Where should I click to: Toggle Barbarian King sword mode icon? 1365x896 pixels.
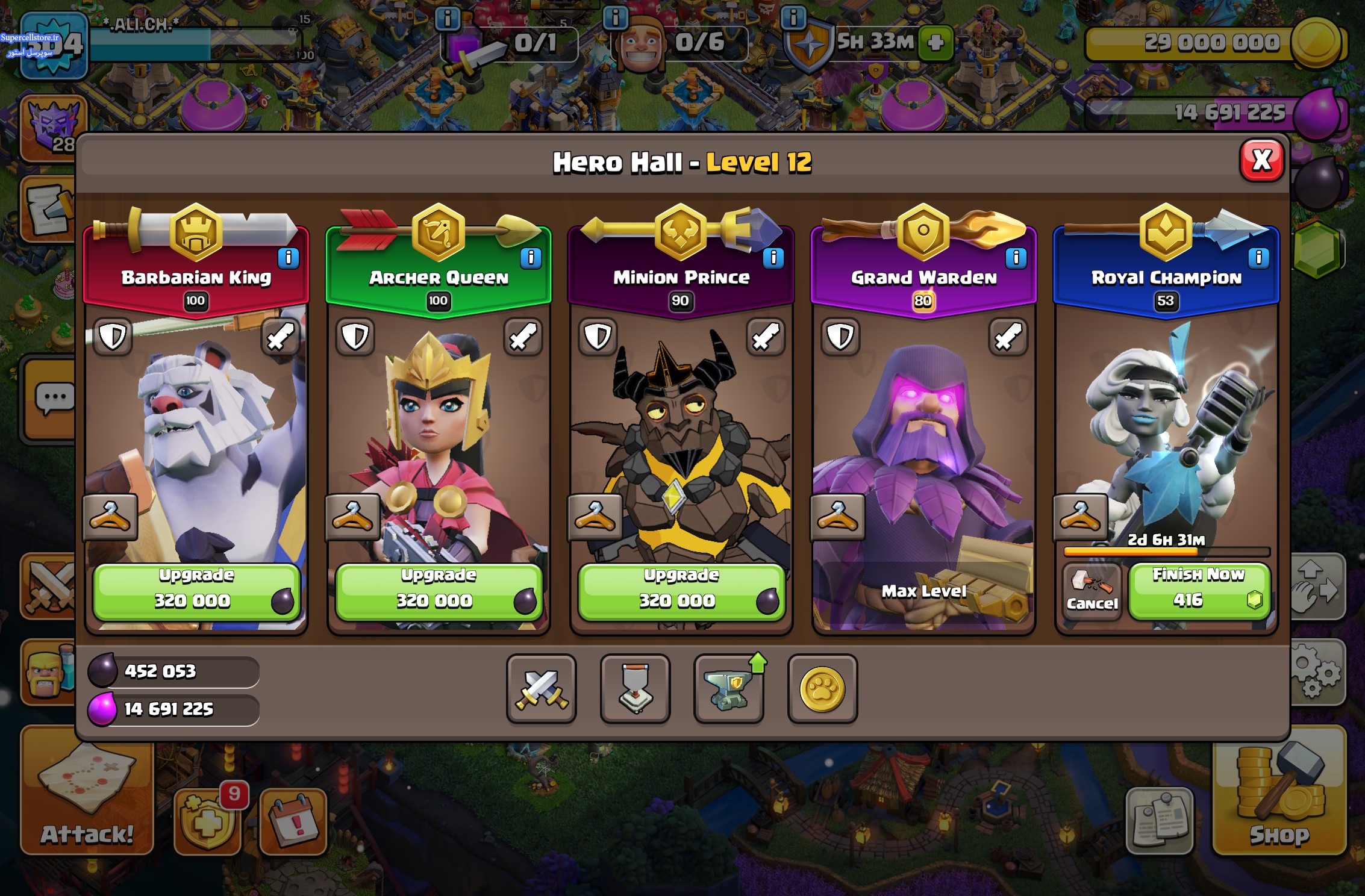coord(280,337)
